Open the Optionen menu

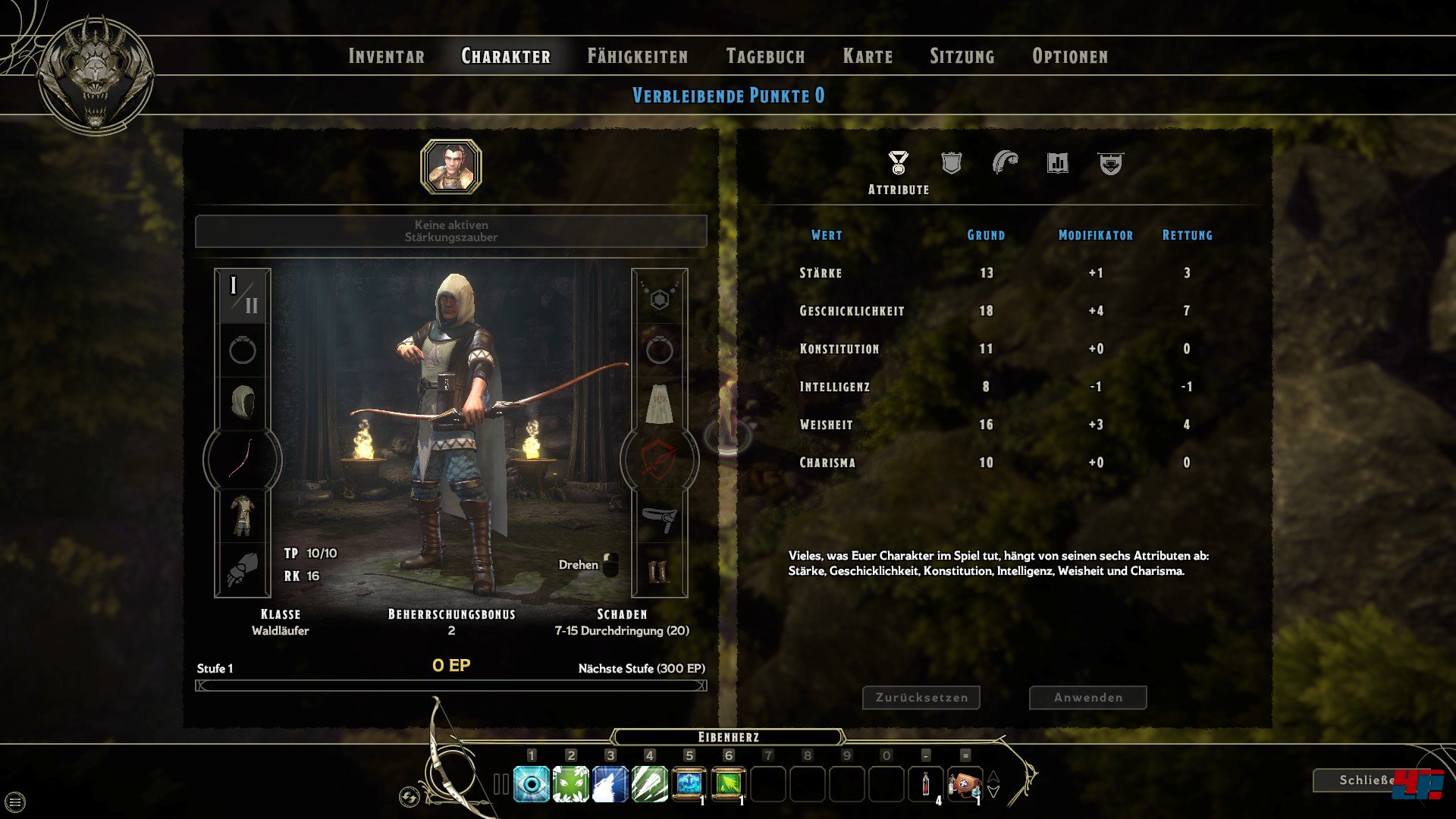coord(1069,56)
